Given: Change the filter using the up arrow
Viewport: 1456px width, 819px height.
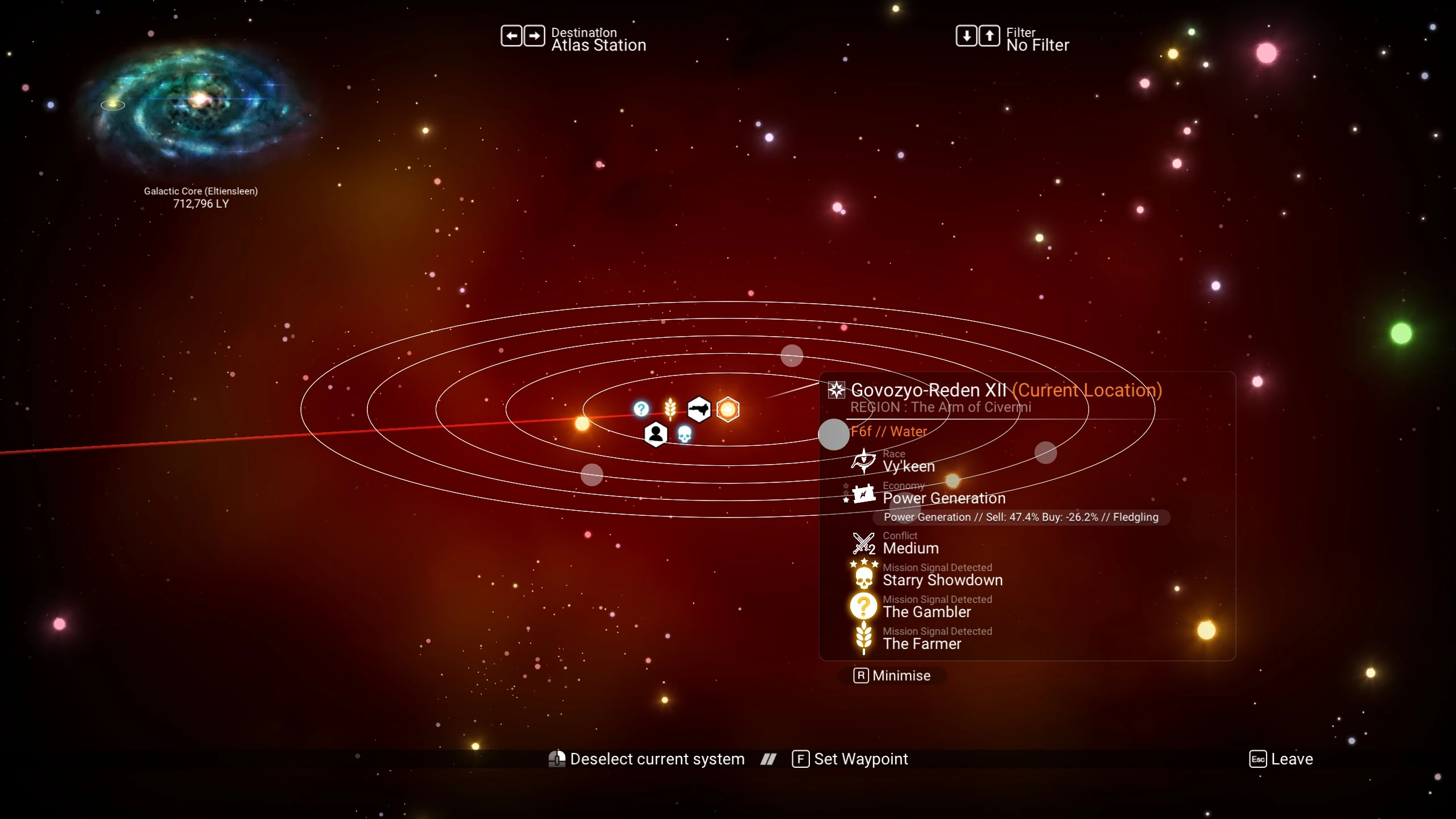Looking at the screenshot, I should 989,36.
